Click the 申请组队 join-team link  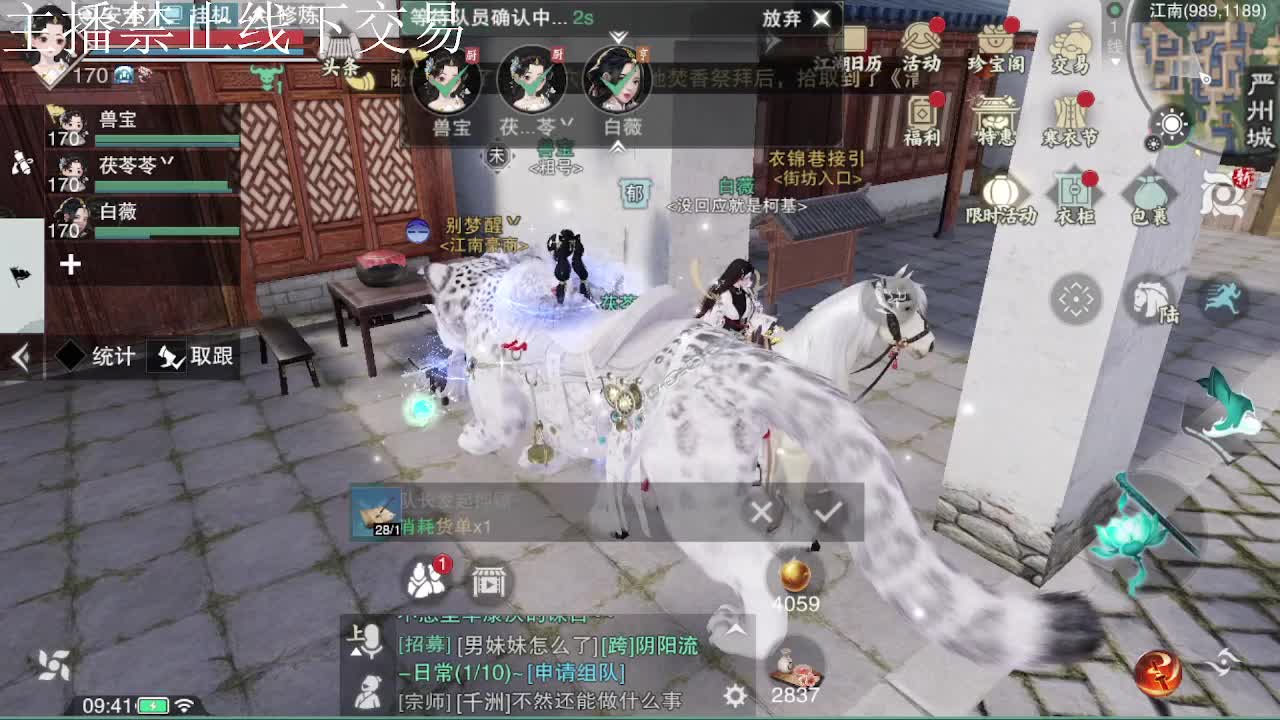[x=576, y=674]
